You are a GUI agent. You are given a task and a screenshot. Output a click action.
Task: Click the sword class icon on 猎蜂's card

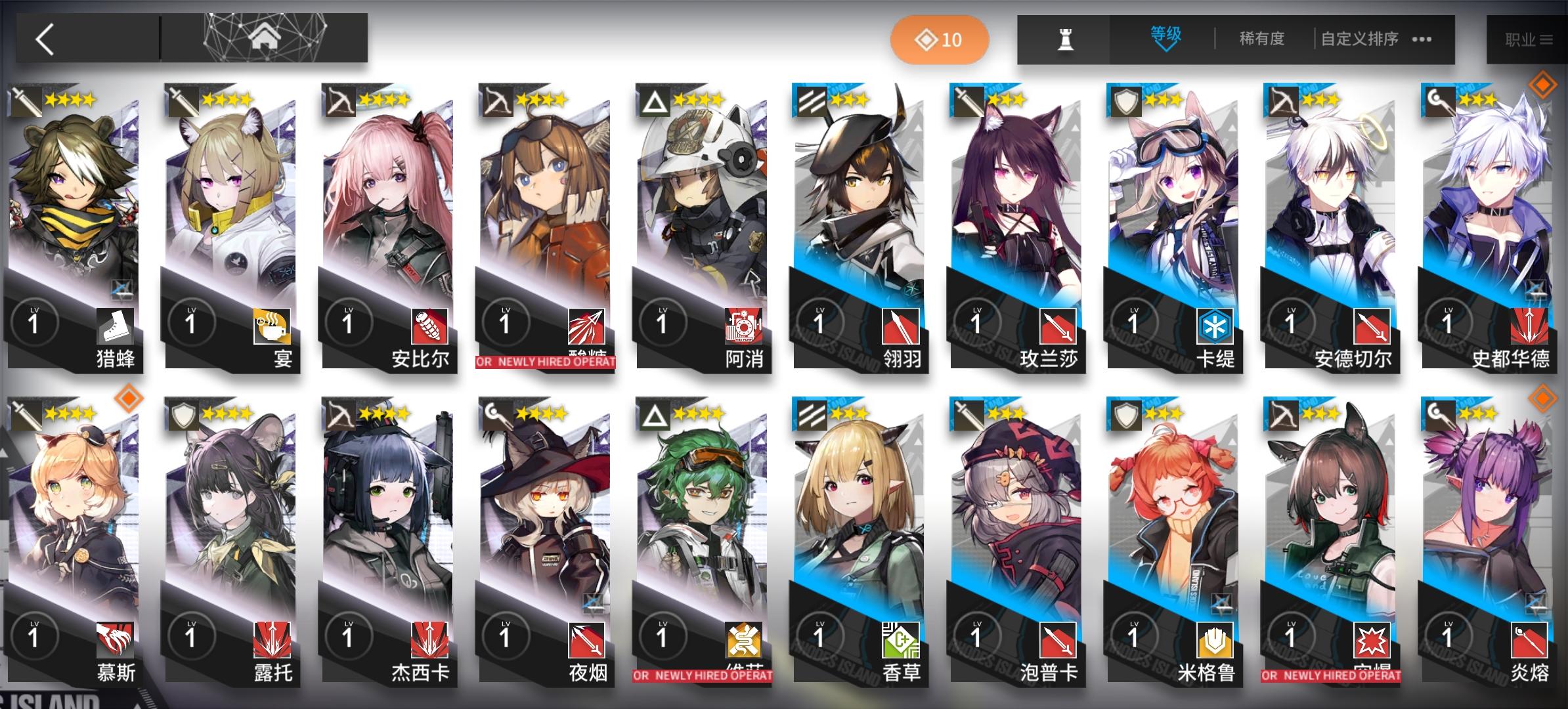pyautogui.click(x=24, y=102)
